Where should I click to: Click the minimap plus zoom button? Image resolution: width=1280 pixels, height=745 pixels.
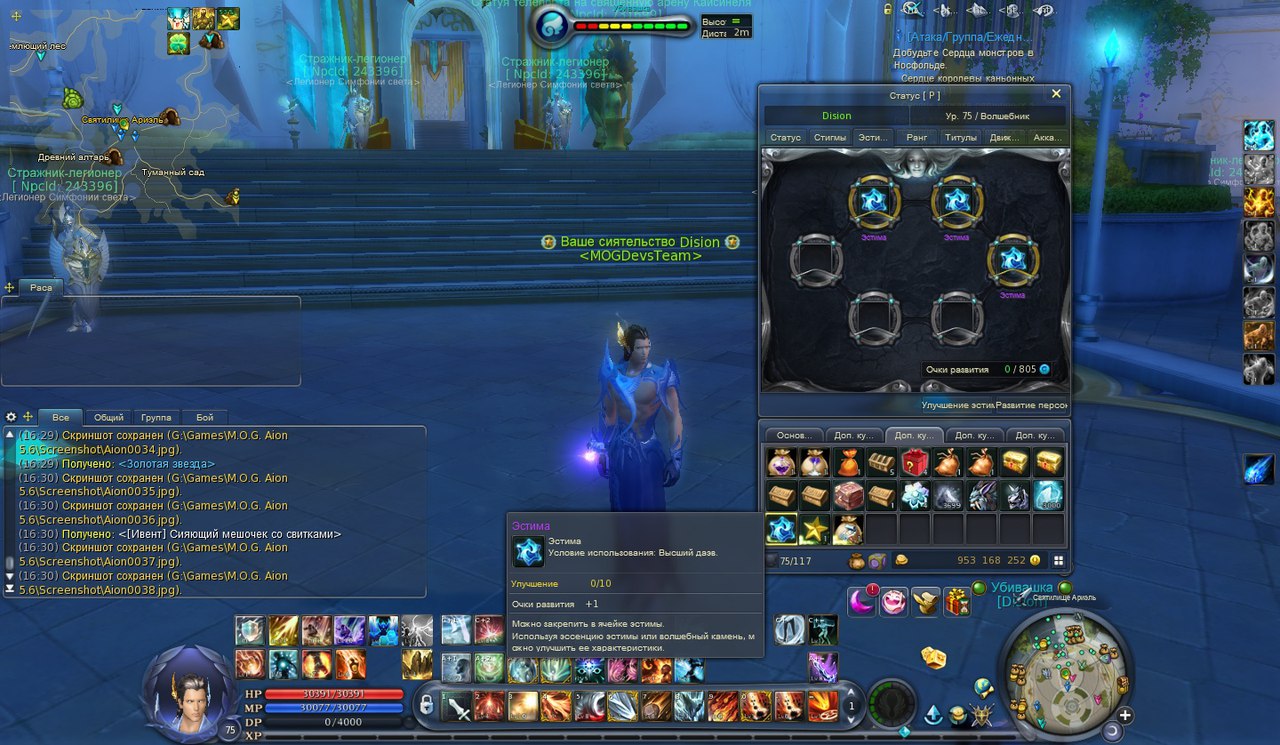pos(1124,715)
